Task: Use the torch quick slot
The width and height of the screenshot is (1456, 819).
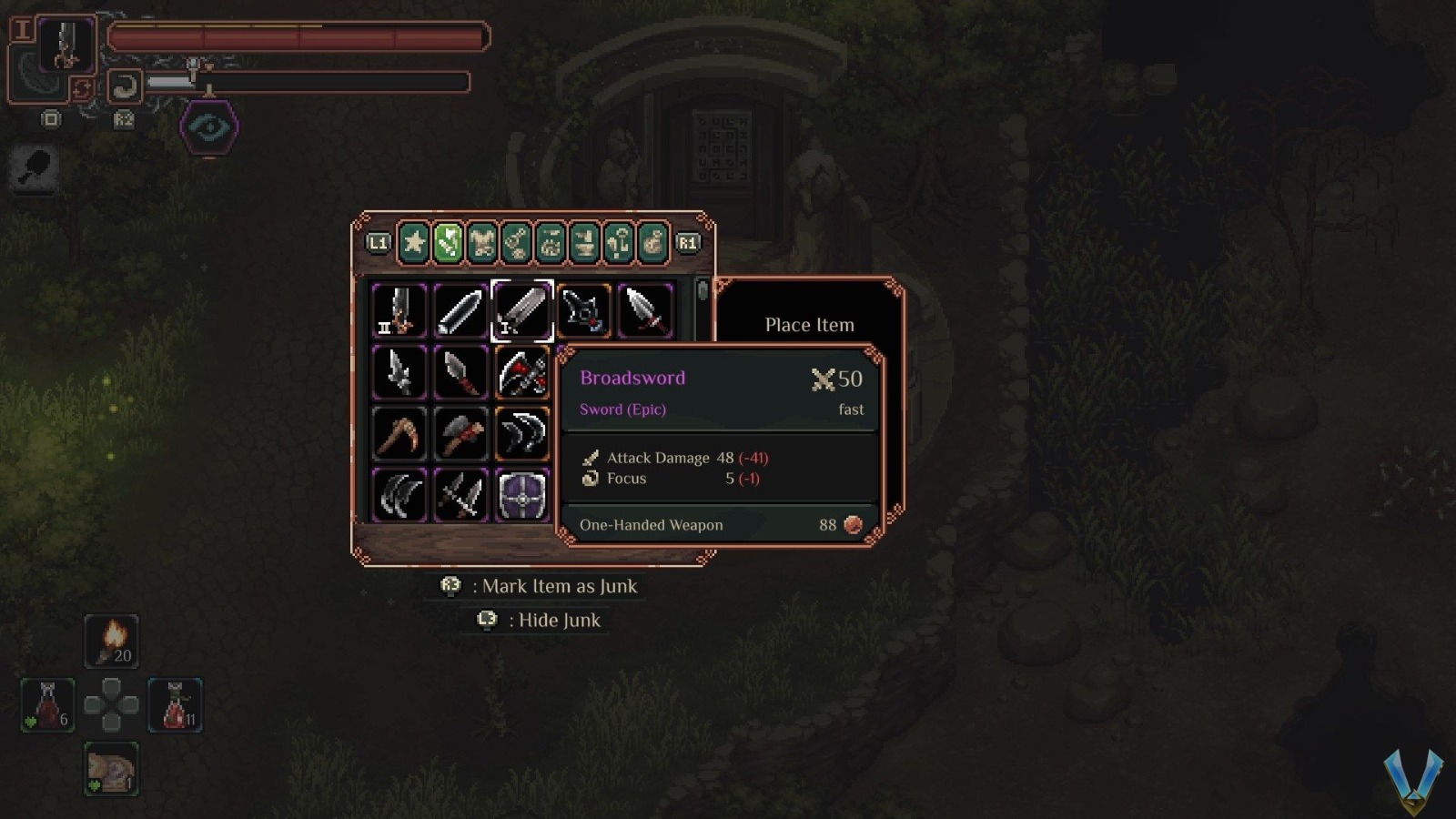Action: [112, 641]
